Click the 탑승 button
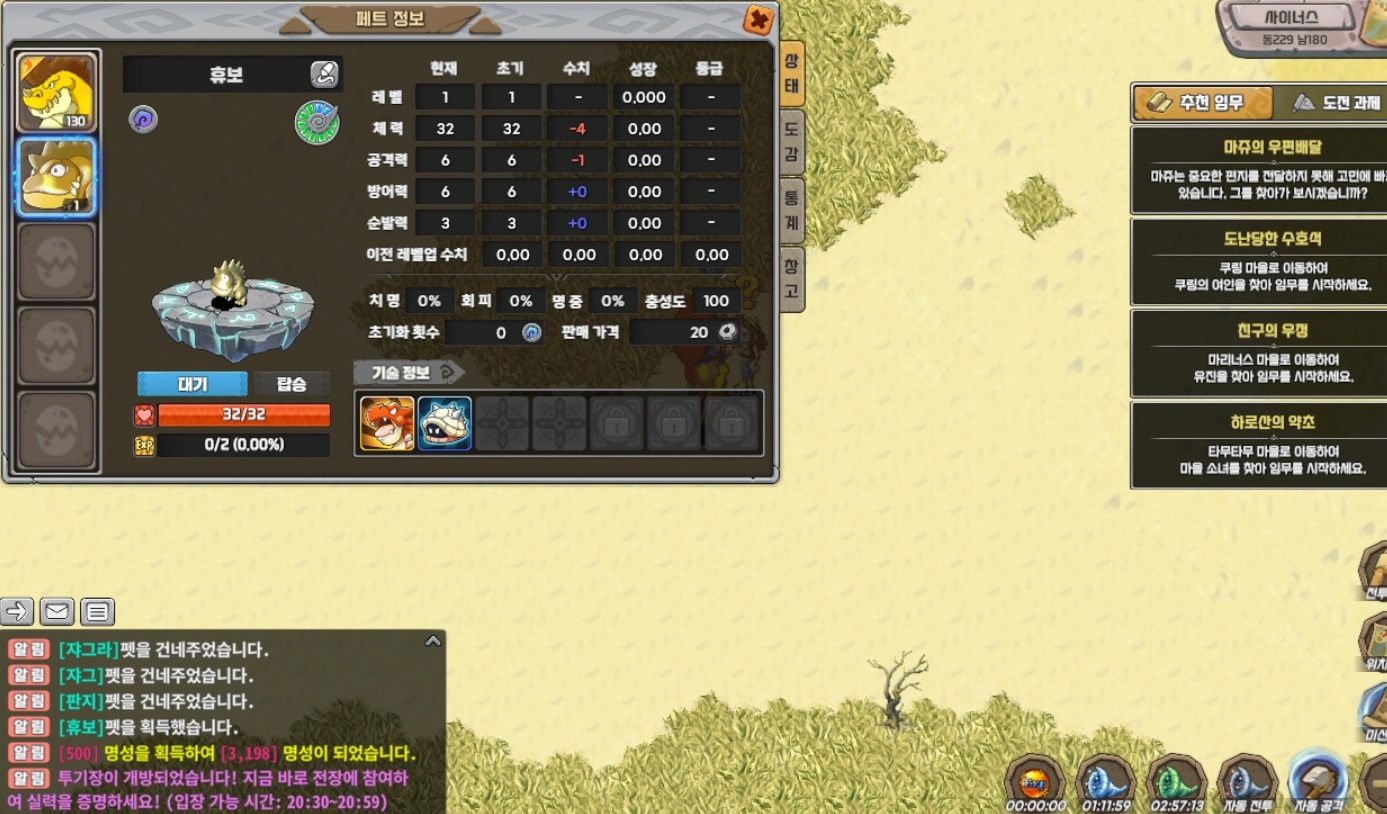The image size is (1387, 814). (x=291, y=384)
